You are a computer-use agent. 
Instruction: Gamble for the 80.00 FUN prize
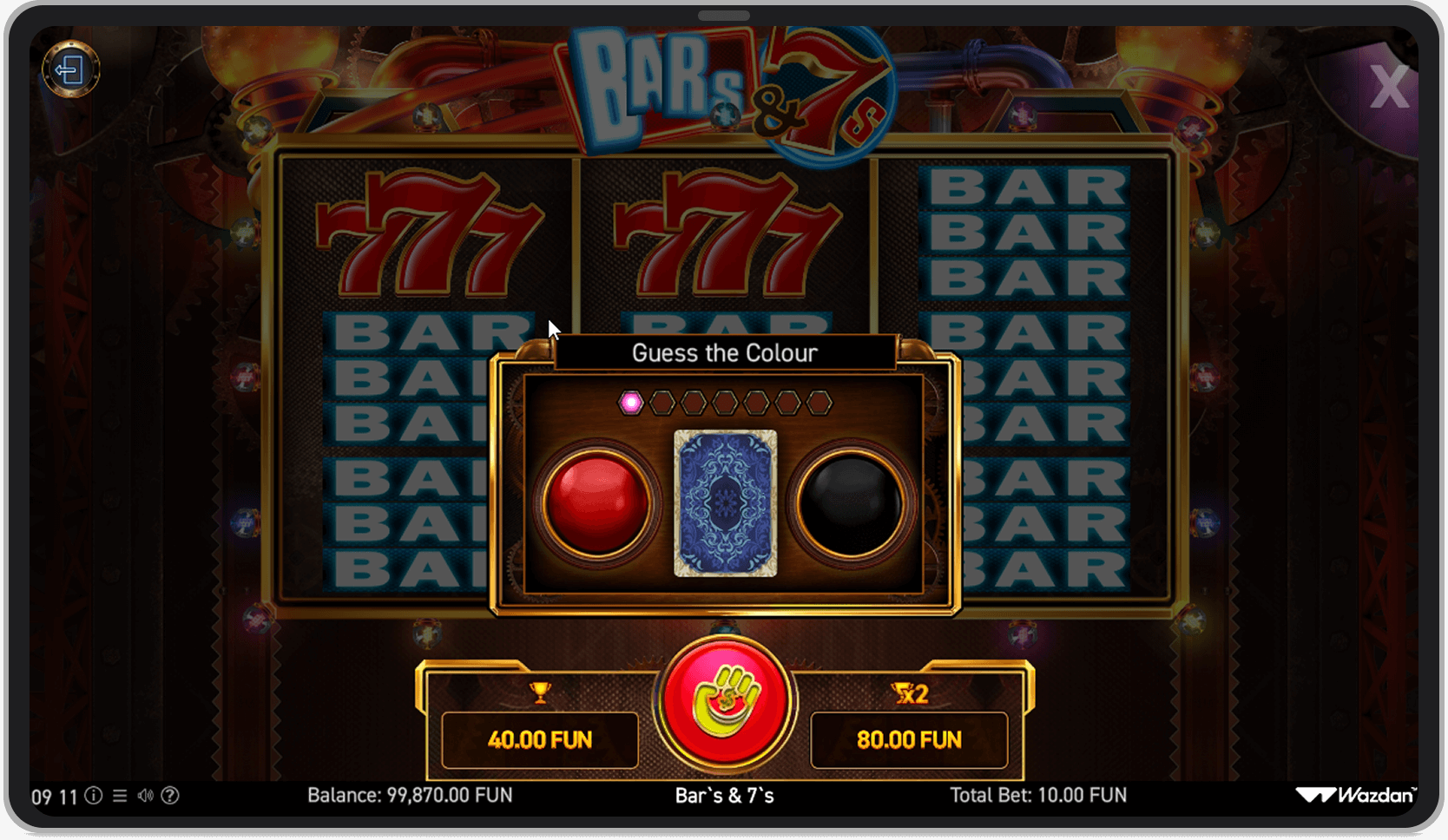click(x=909, y=740)
